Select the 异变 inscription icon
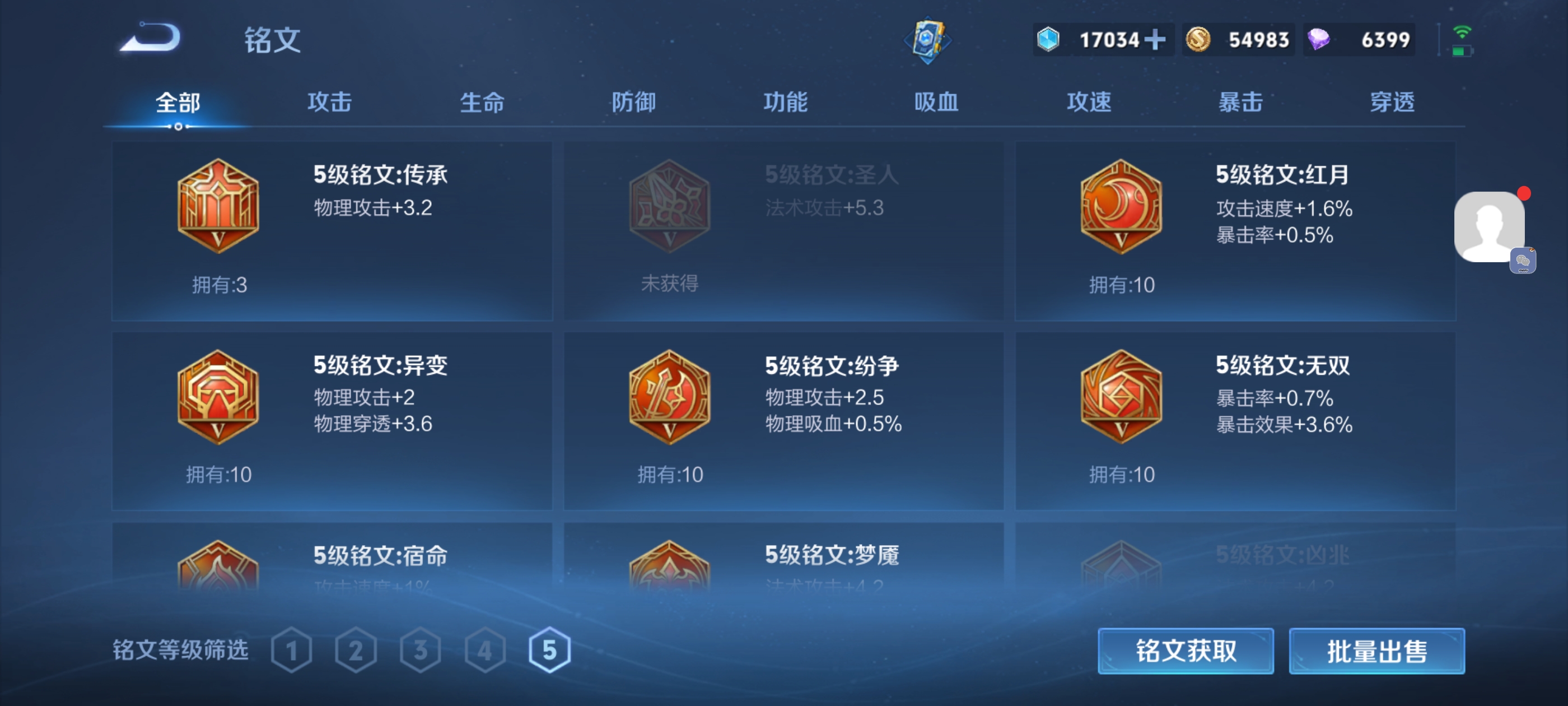 218,397
